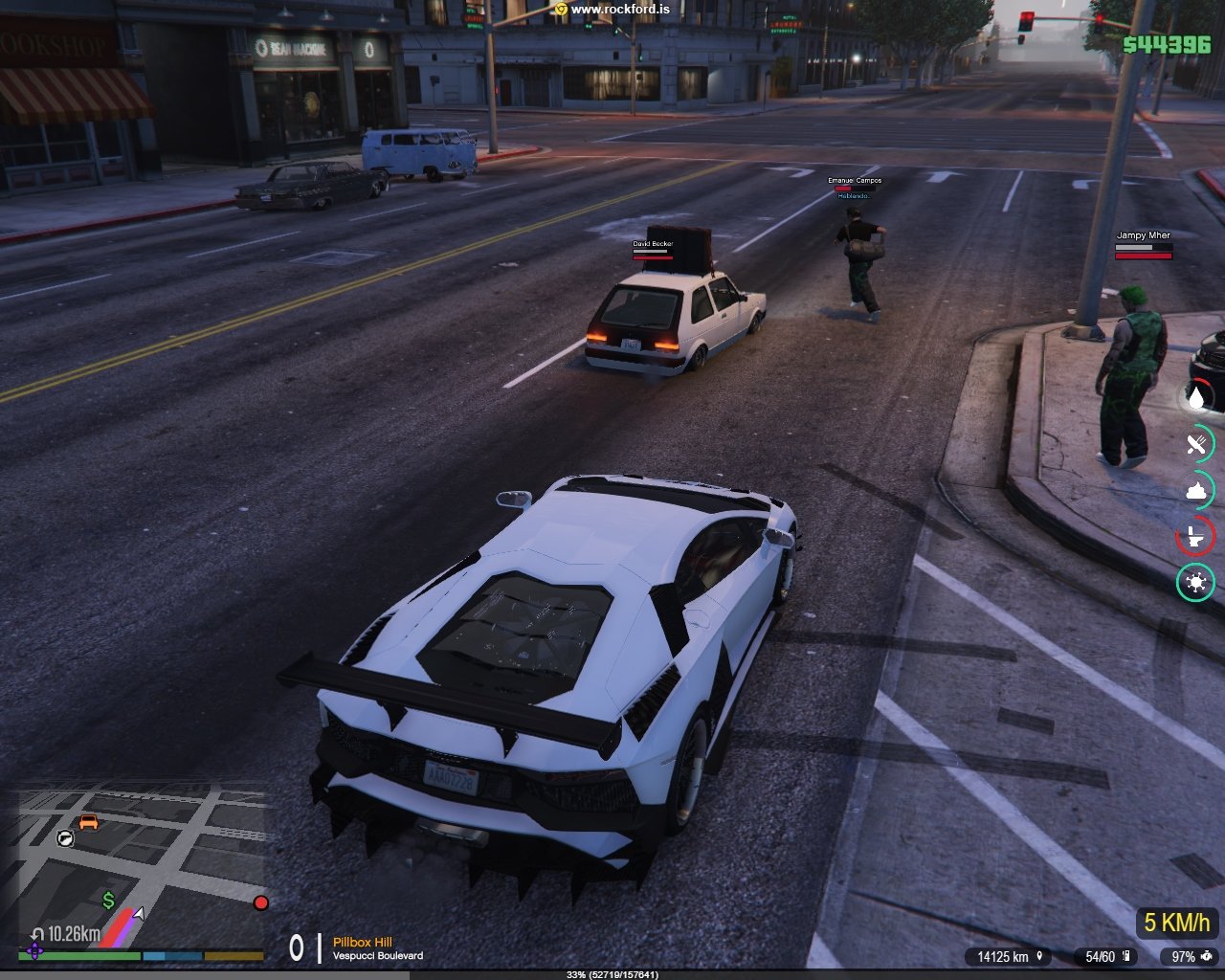Viewport: 1225px width, 980px height.
Task: Select the engine icon beside 97%
Action: 1207,956
